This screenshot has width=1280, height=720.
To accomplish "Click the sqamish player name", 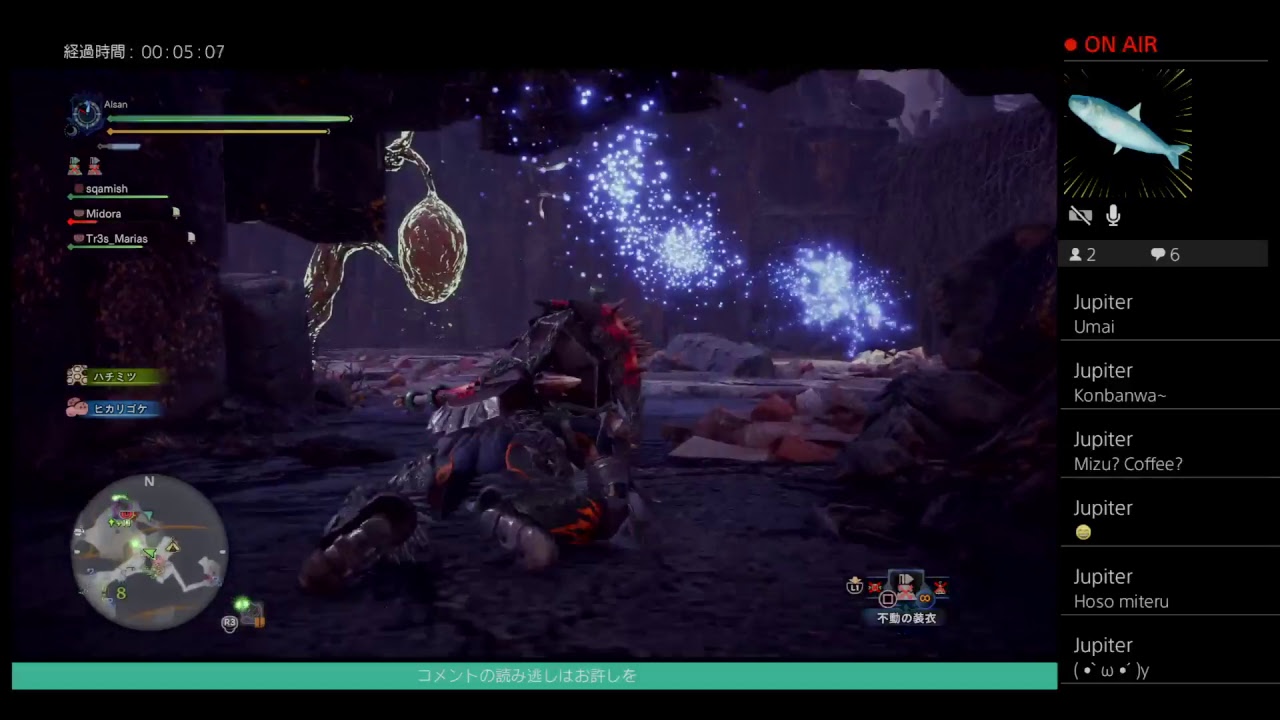I will [x=106, y=188].
